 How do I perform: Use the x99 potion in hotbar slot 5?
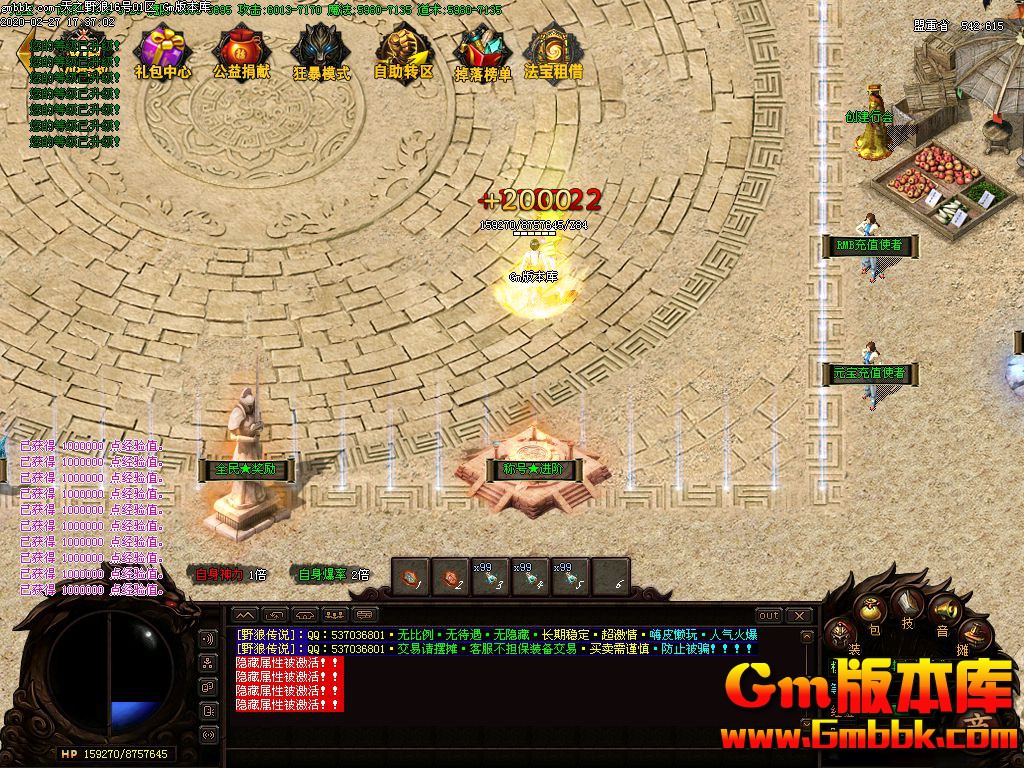tap(570, 576)
